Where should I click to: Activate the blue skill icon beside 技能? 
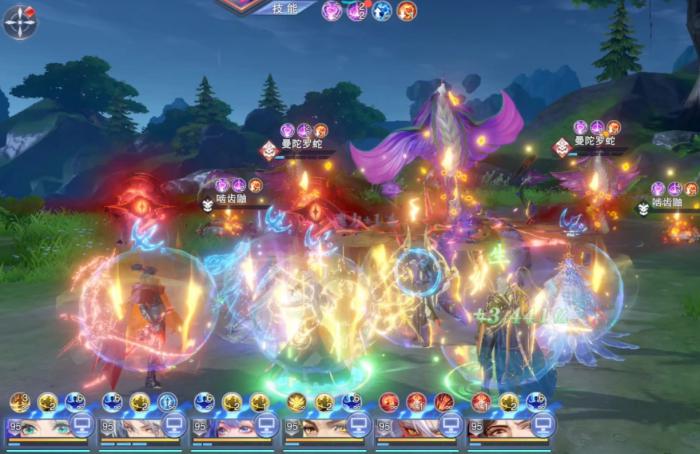point(382,11)
